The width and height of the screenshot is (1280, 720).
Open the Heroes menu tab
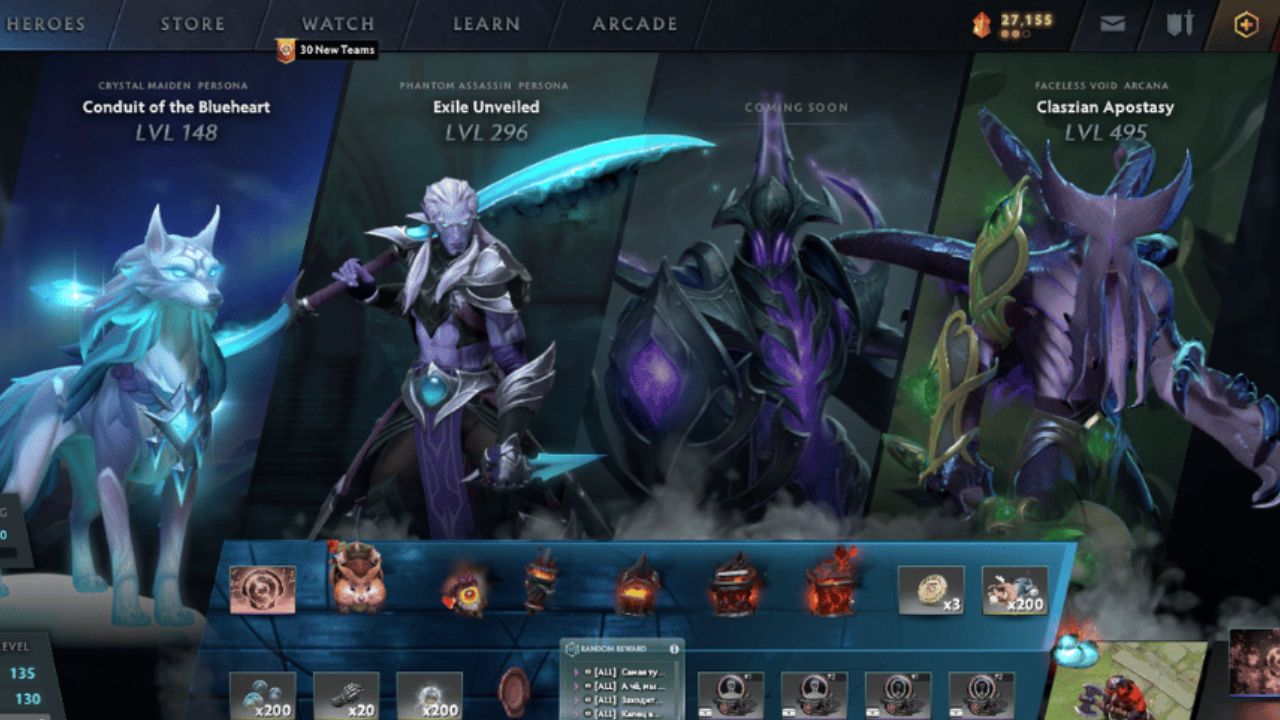point(45,24)
